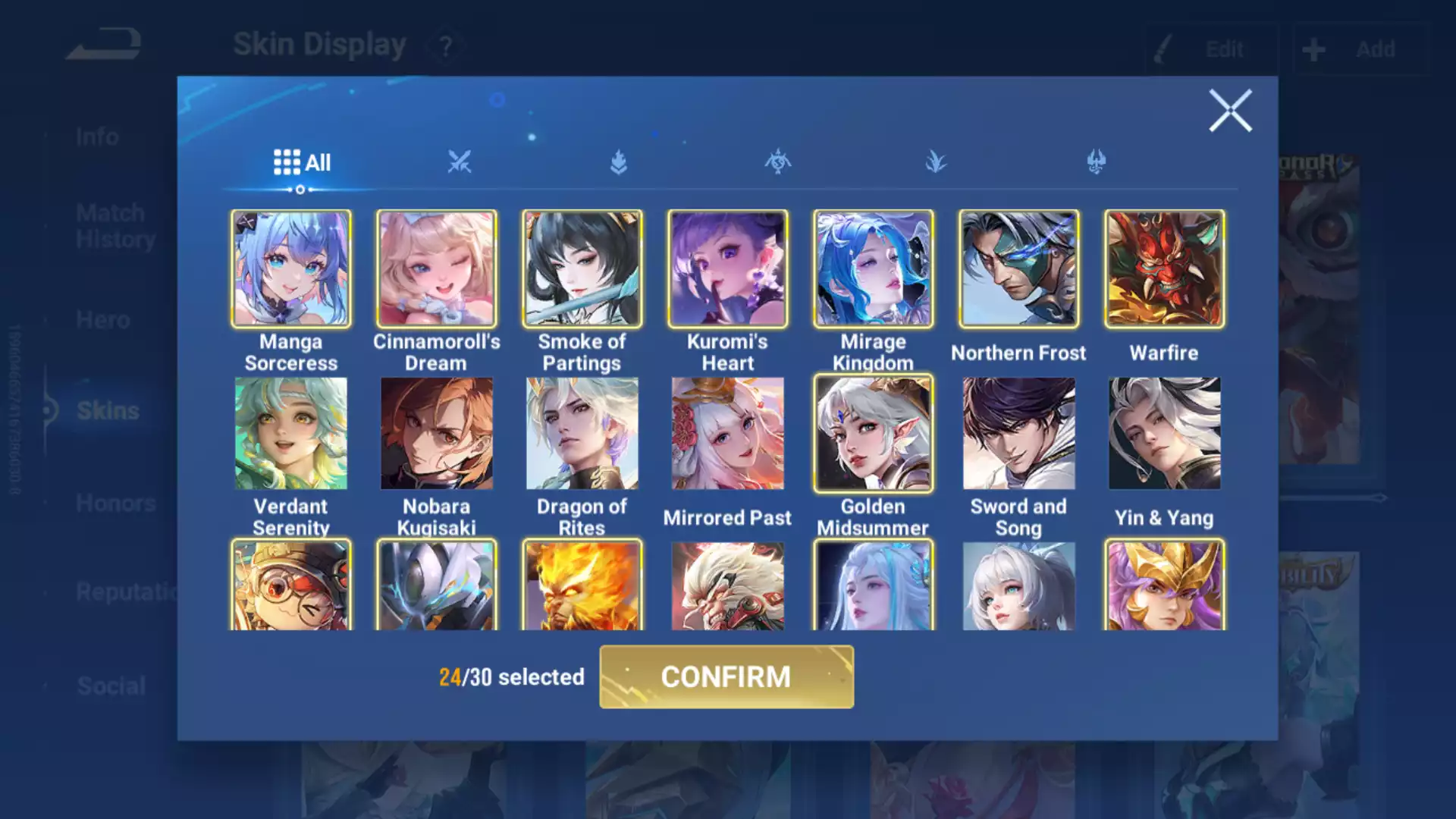Select the Mirage Kingdom skin
The height and width of the screenshot is (819, 1456).
coord(873,269)
